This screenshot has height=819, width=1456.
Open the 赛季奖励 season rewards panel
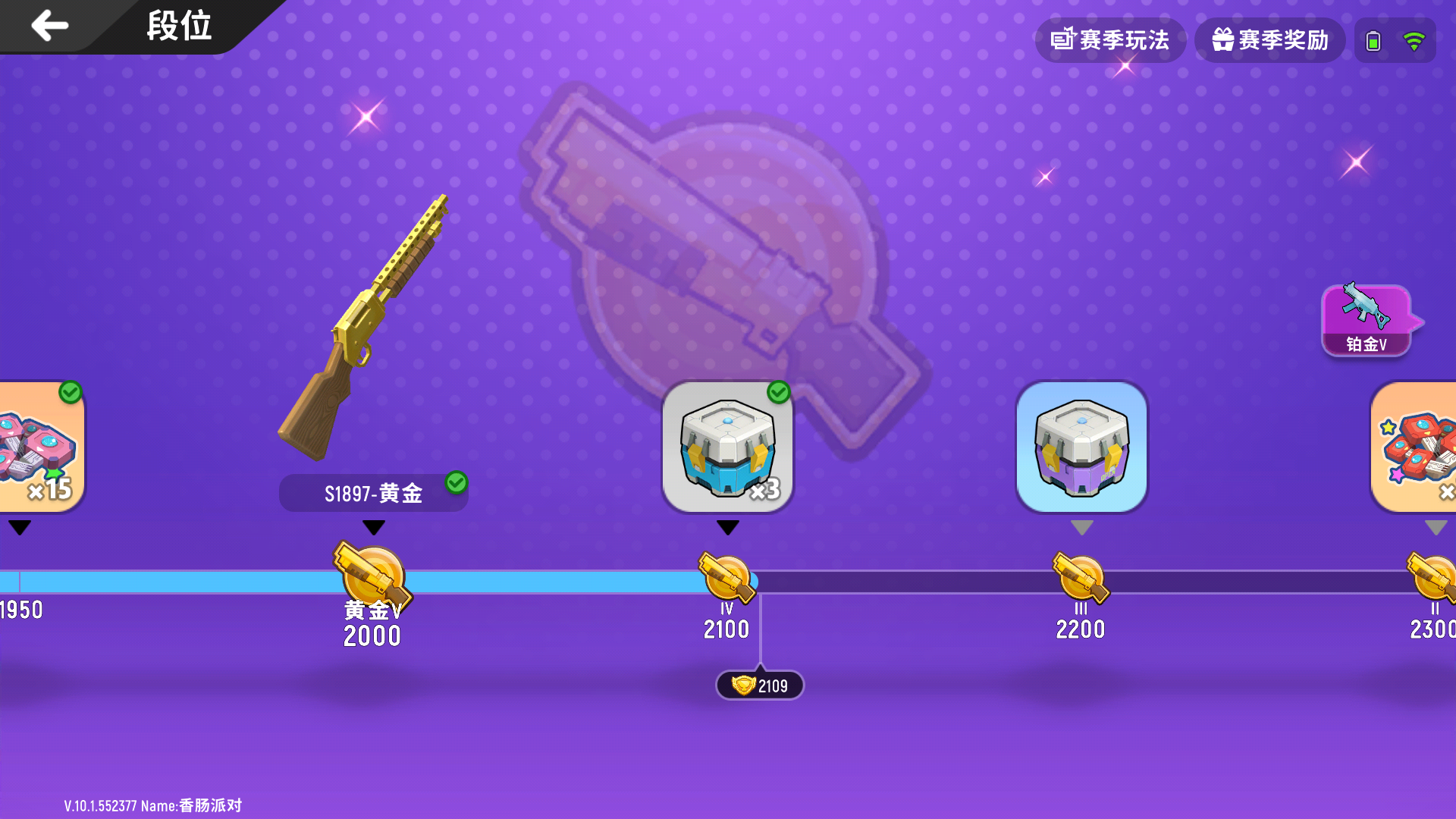point(1269,40)
